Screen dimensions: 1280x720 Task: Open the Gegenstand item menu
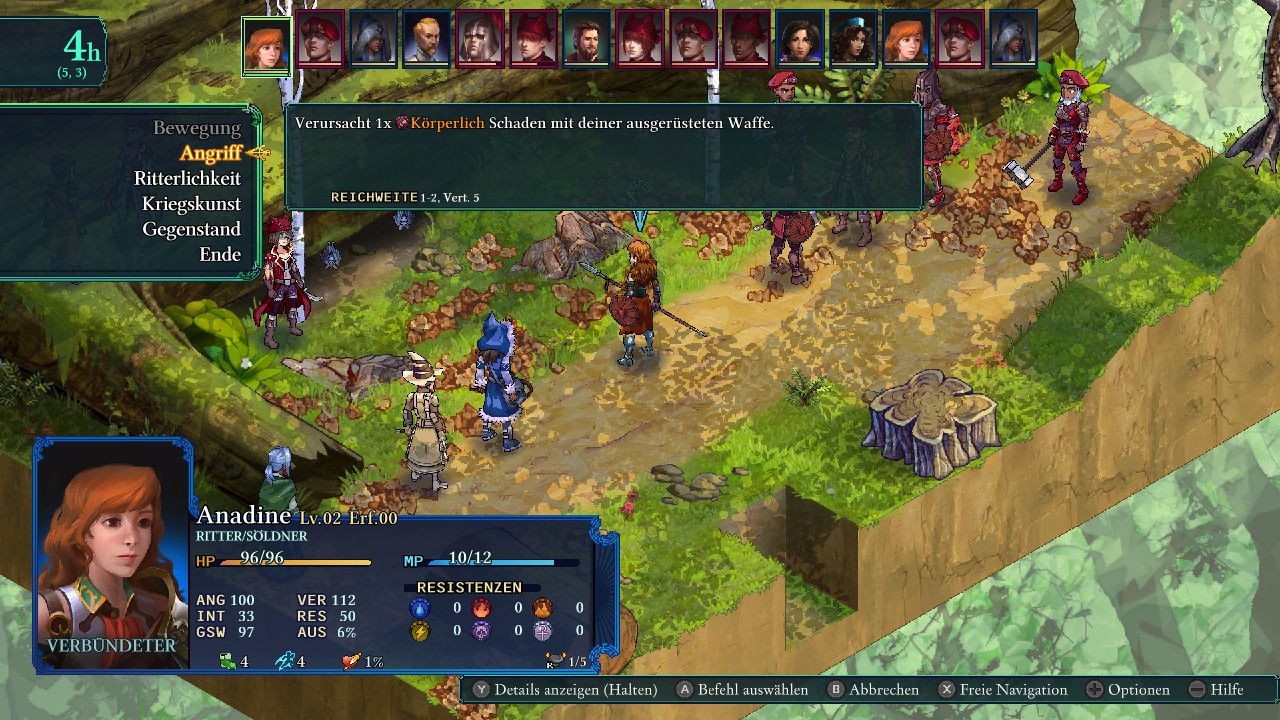(191, 229)
